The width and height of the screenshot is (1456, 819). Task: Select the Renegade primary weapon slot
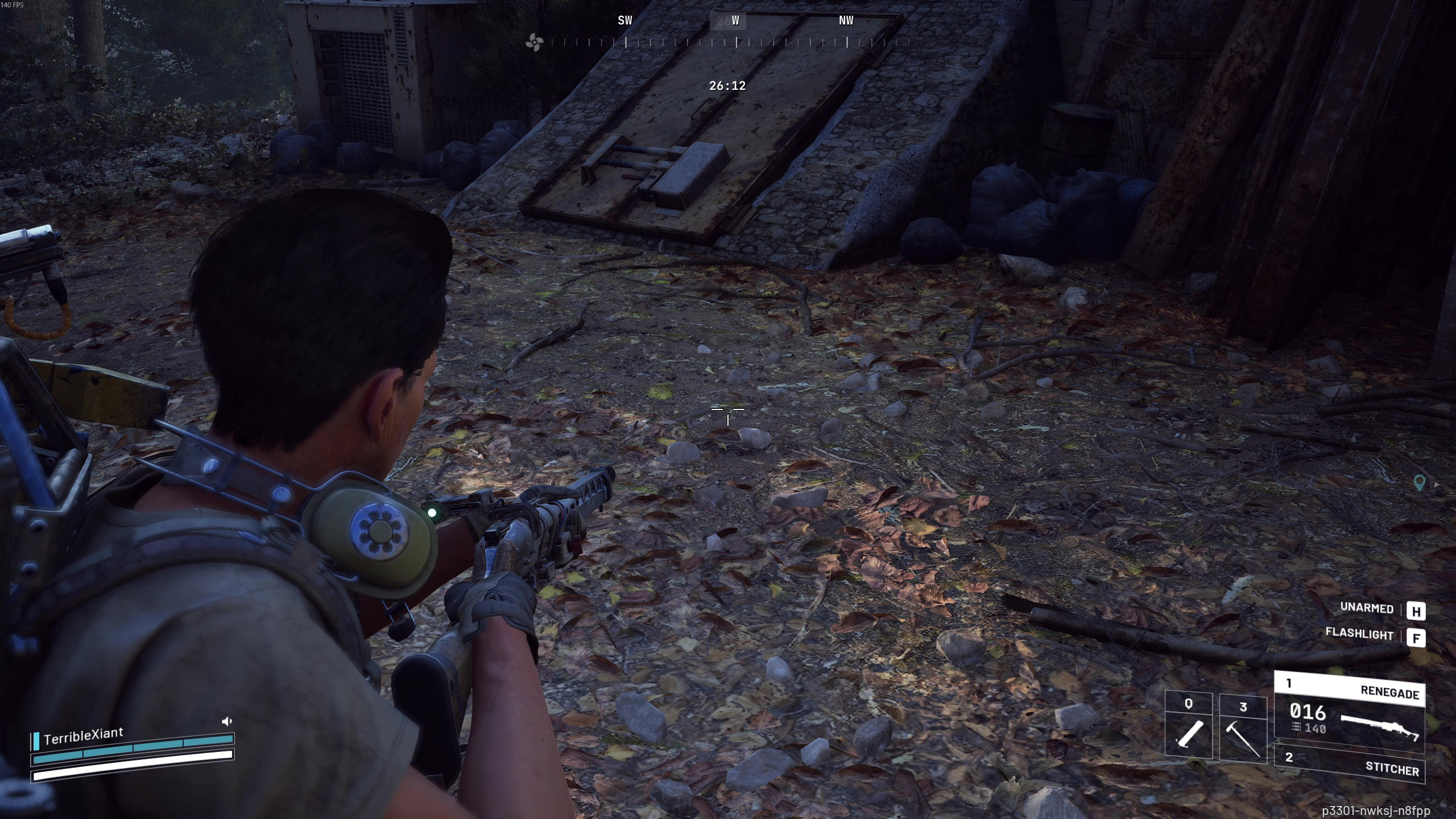[x=1349, y=711]
